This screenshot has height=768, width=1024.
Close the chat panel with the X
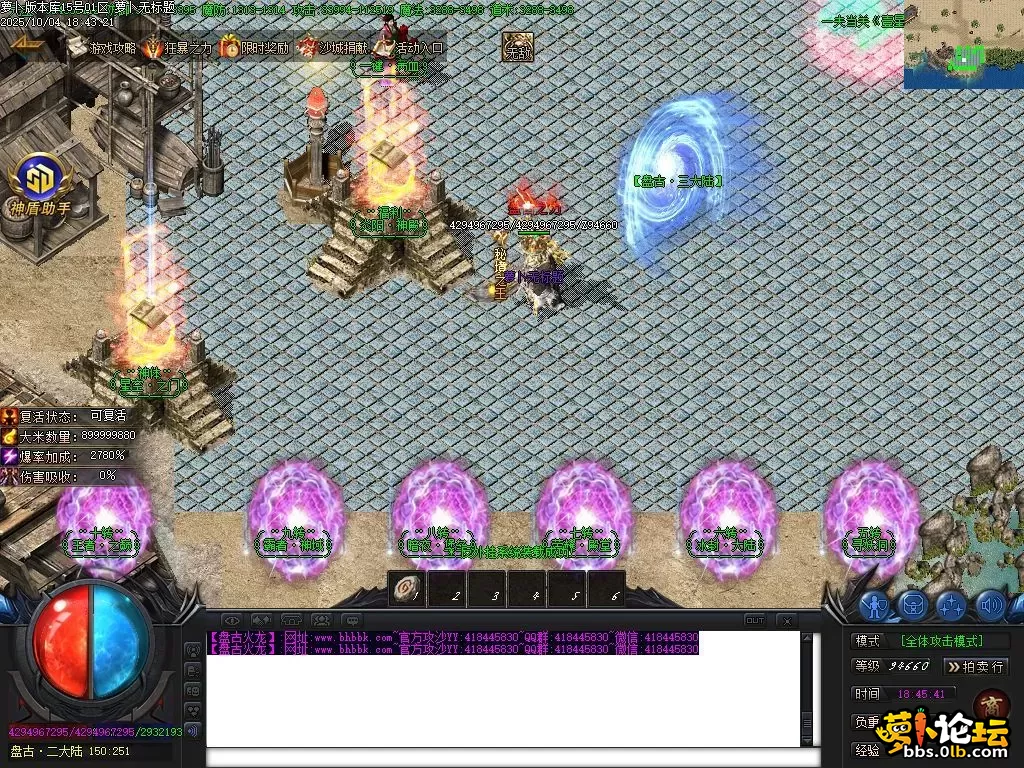(785, 620)
